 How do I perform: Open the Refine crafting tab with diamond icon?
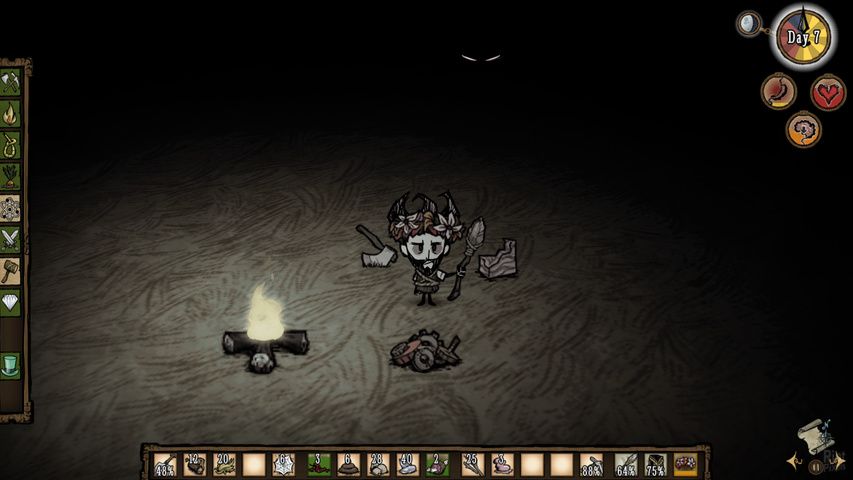pos(11,301)
